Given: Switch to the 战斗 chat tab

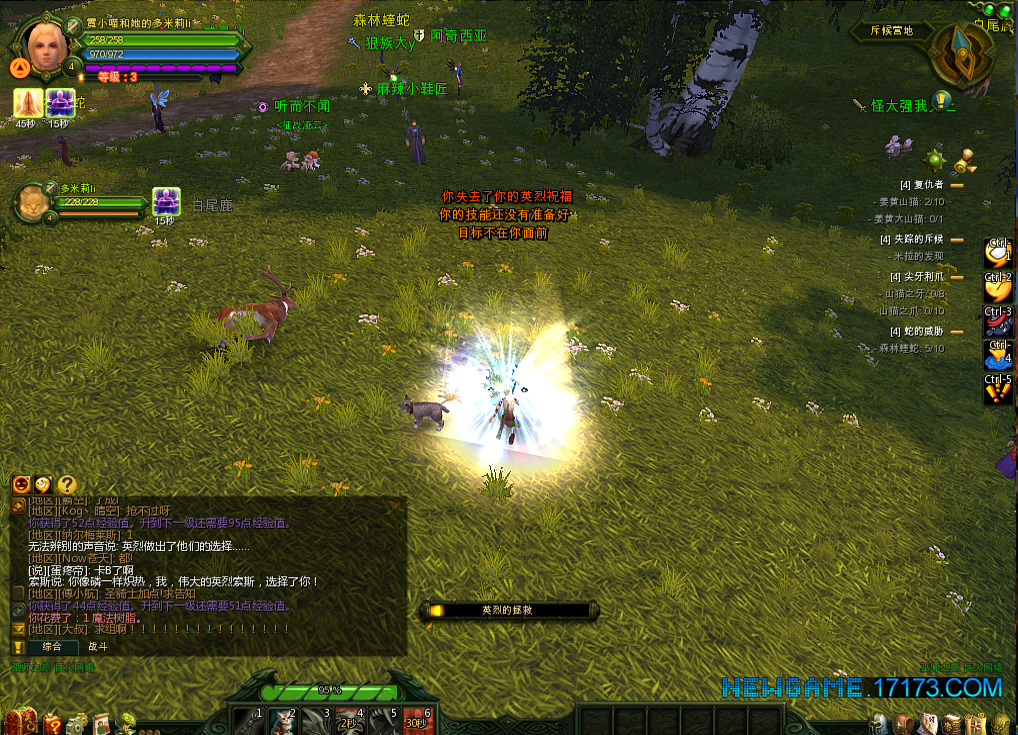Looking at the screenshot, I should coord(98,647).
